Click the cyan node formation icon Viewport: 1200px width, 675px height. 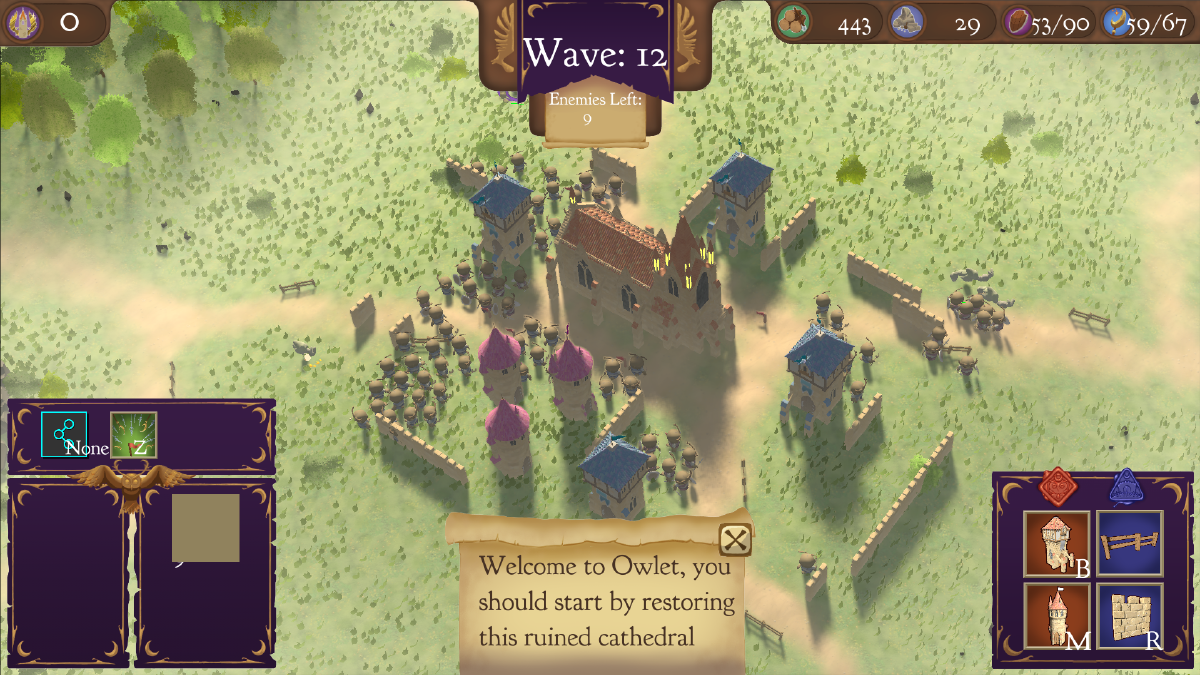[x=64, y=435]
